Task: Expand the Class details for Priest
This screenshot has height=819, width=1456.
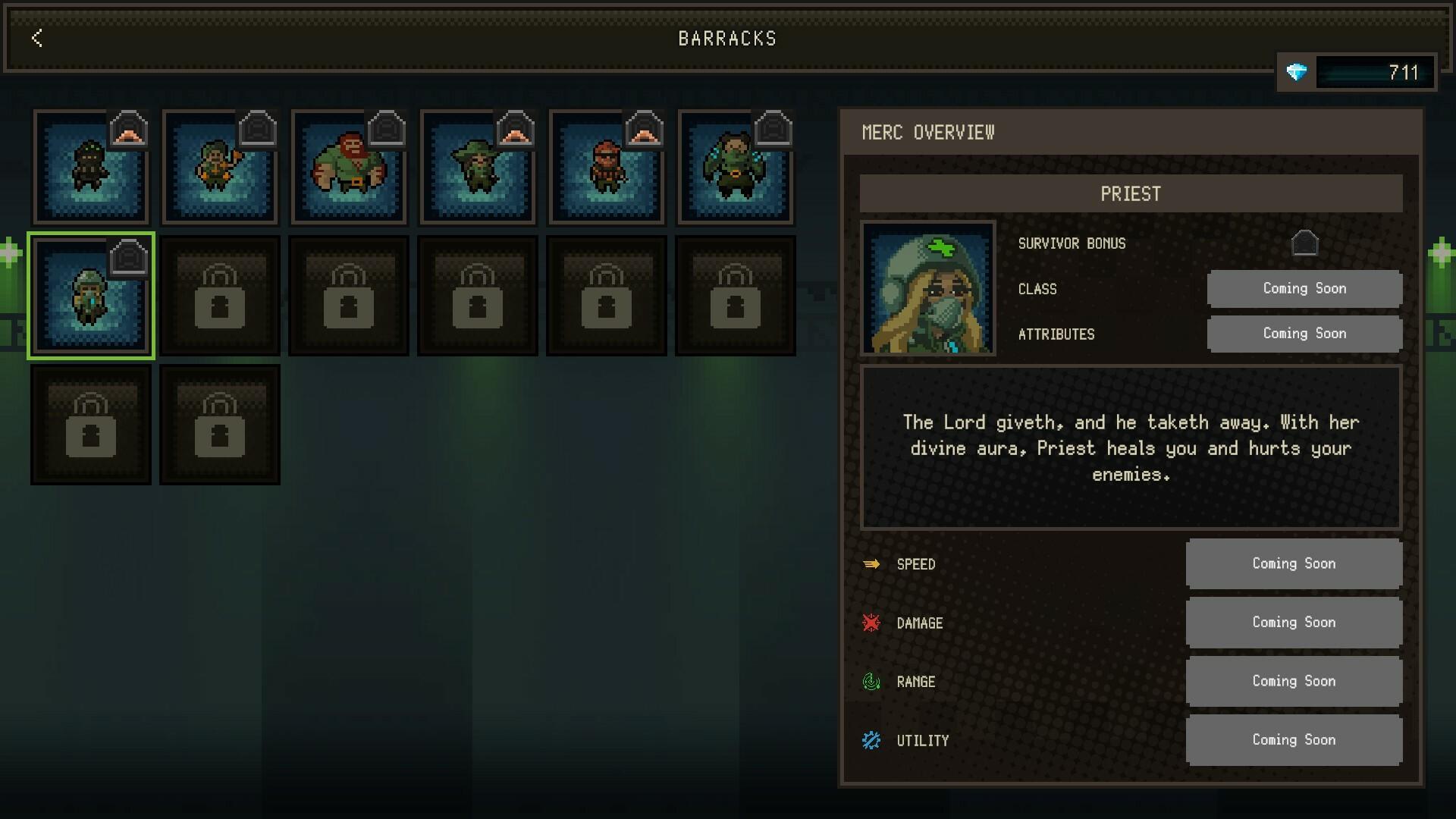Action: click(x=1304, y=288)
